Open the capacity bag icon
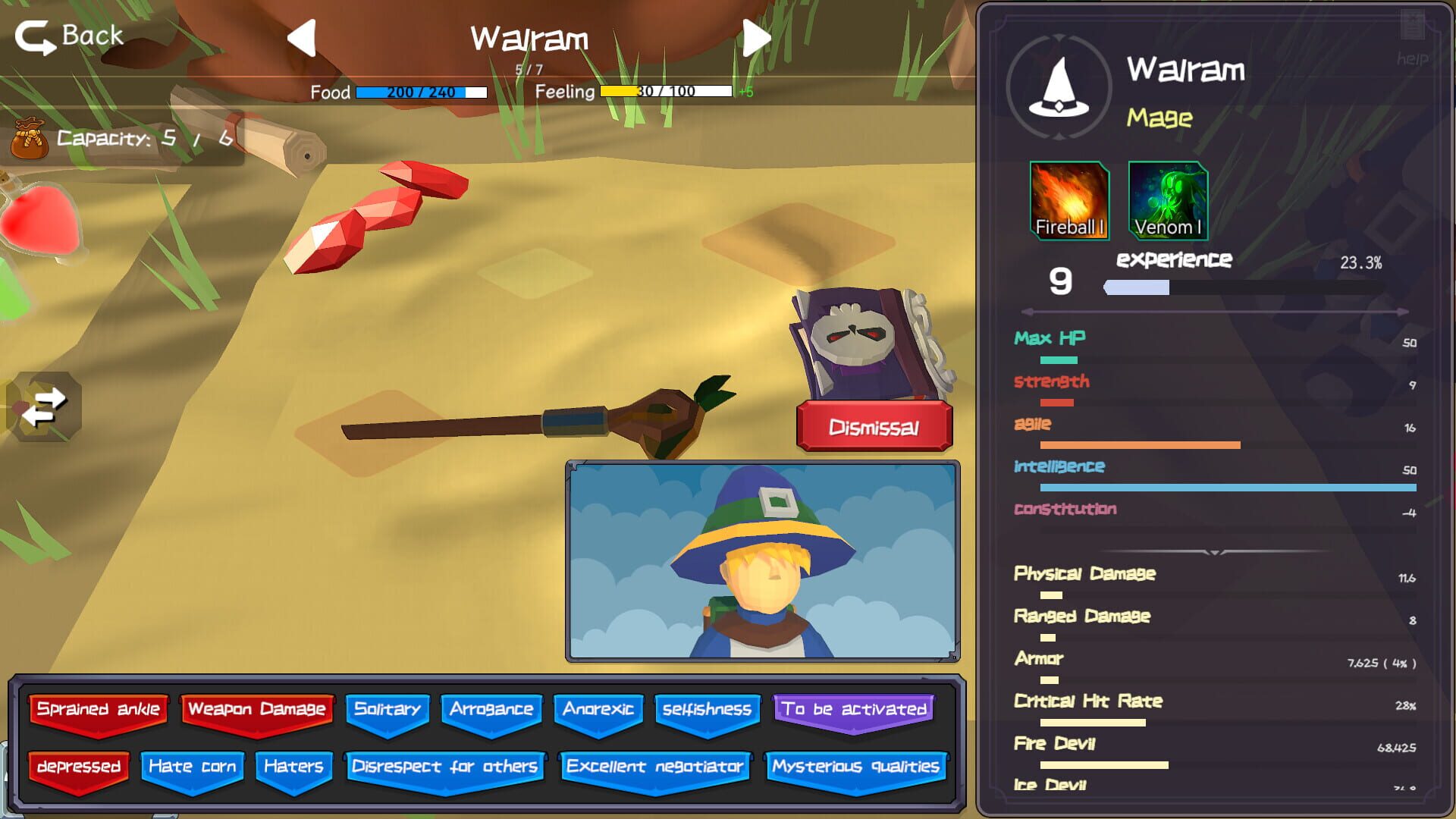The height and width of the screenshot is (819, 1456). tap(30, 139)
